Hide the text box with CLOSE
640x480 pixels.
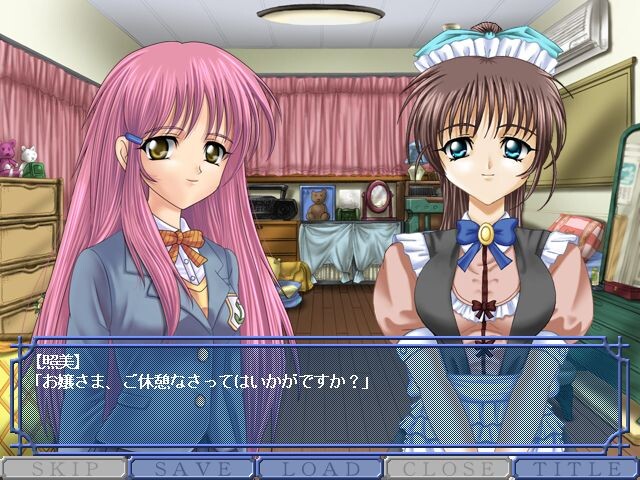[x=448, y=468]
